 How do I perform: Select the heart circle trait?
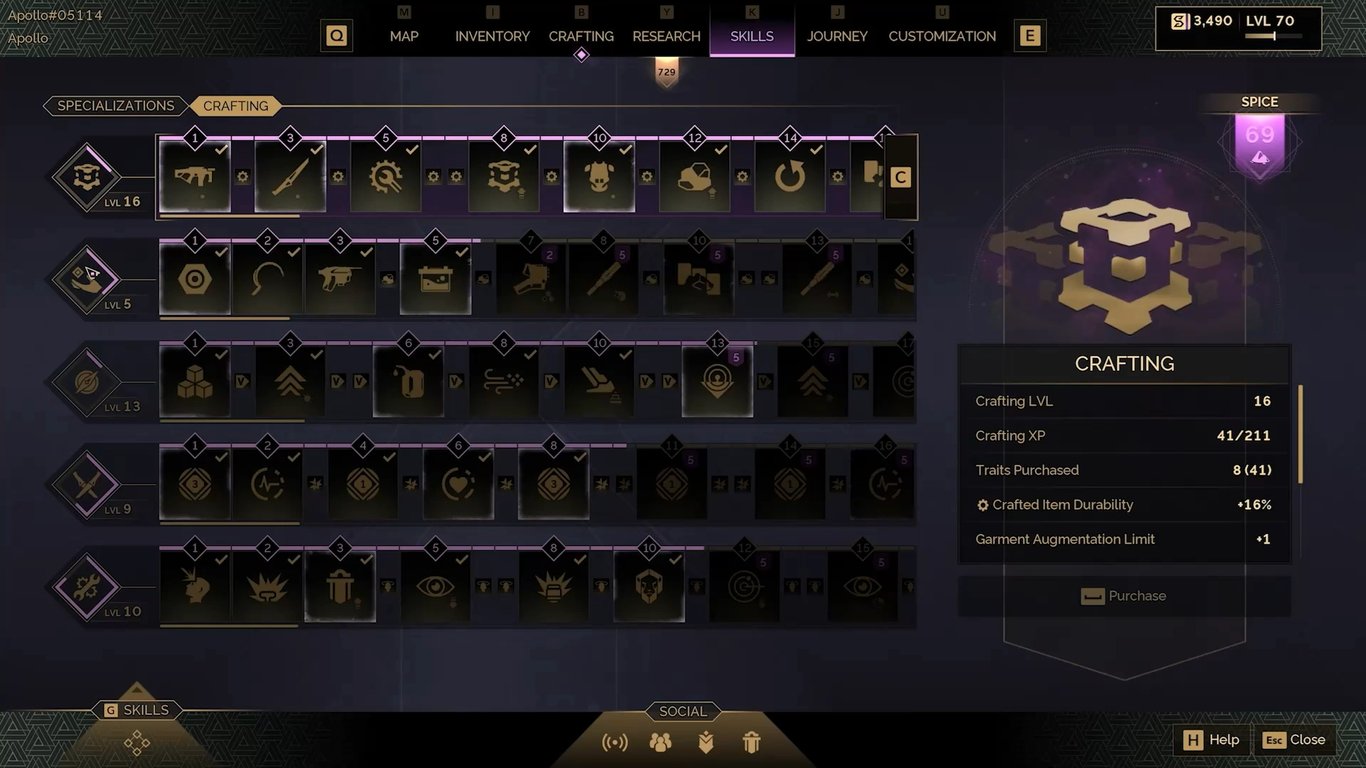click(458, 483)
